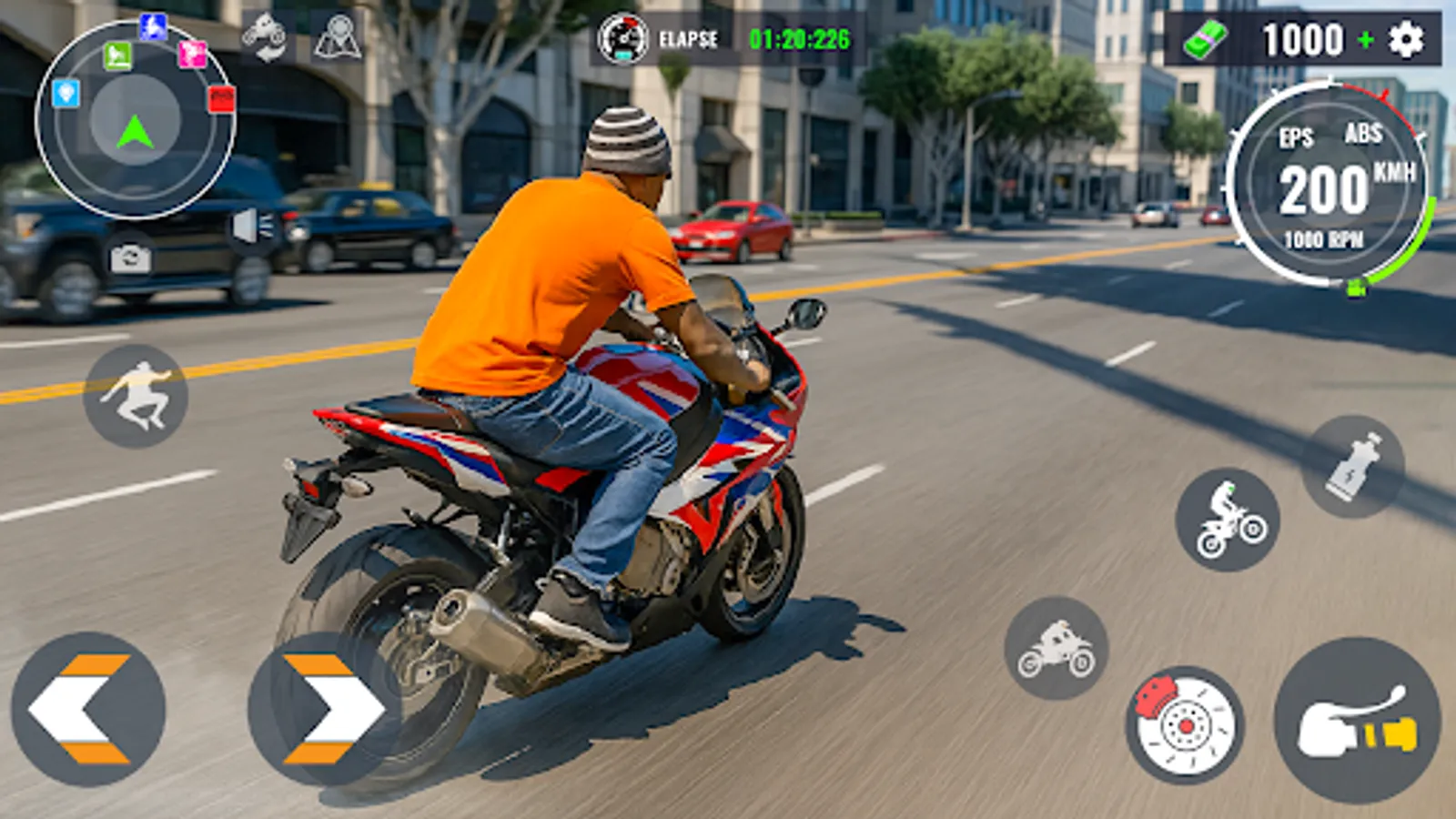Take a photo with the camera icon

(x=130, y=256)
